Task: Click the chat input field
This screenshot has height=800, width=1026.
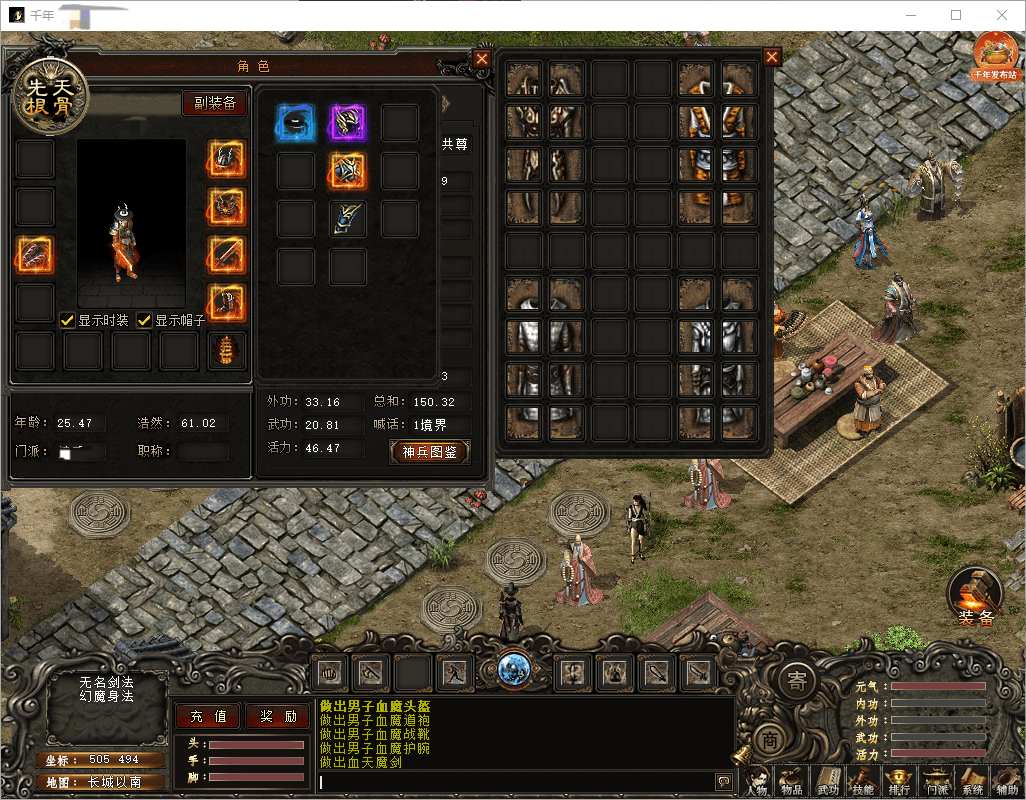Action: click(x=515, y=781)
